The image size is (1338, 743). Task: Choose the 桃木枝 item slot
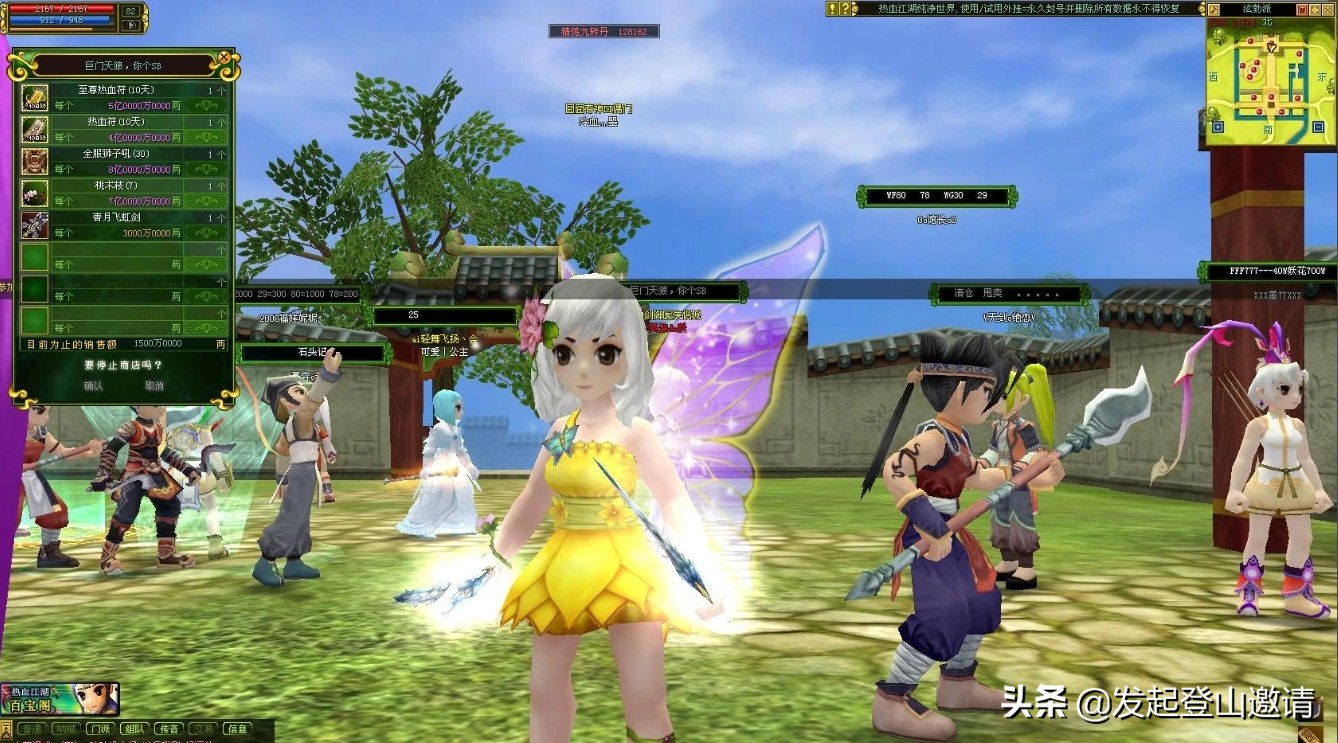[35, 193]
